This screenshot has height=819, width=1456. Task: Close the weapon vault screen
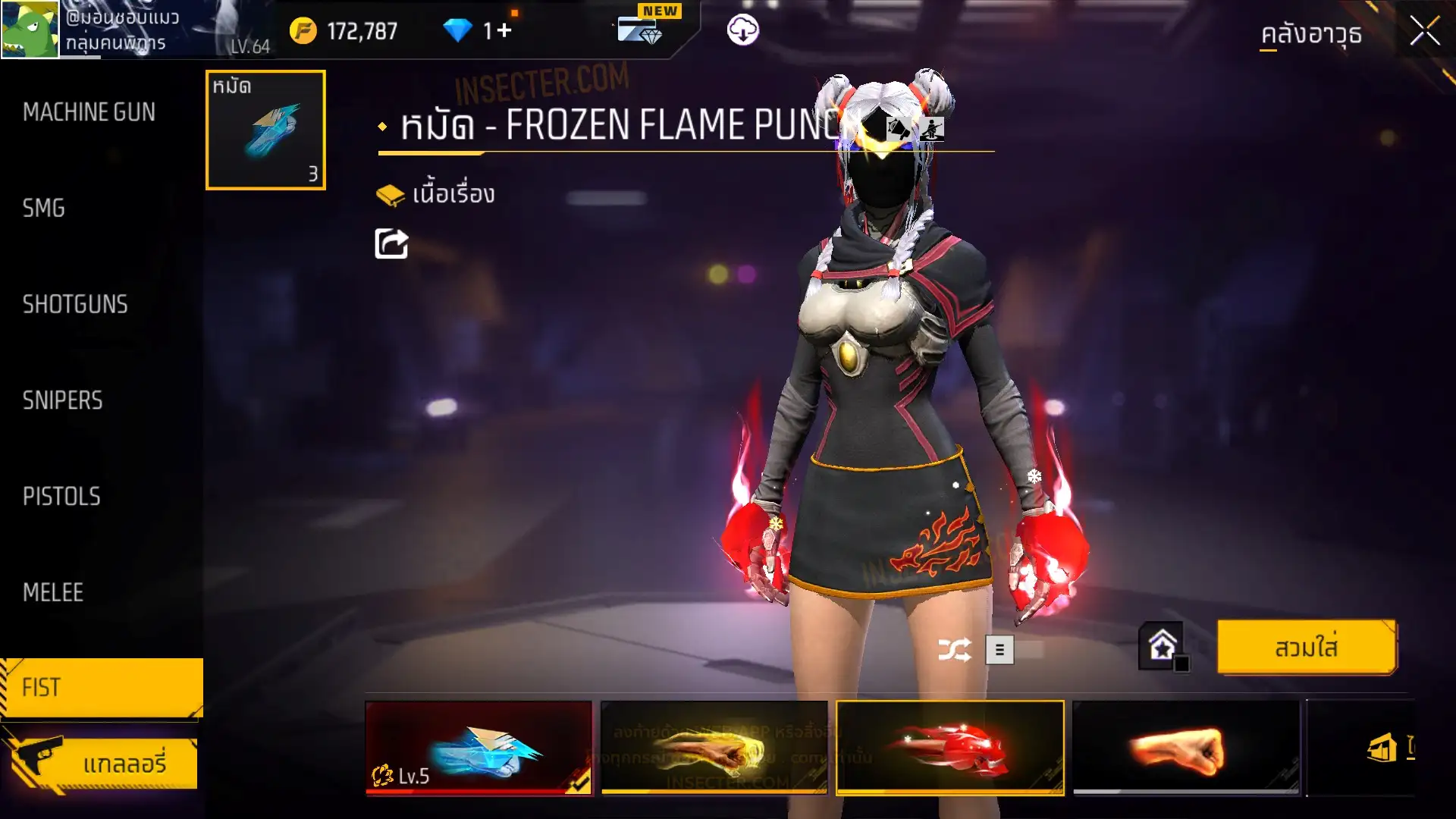pyautogui.click(x=1424, y=32)
